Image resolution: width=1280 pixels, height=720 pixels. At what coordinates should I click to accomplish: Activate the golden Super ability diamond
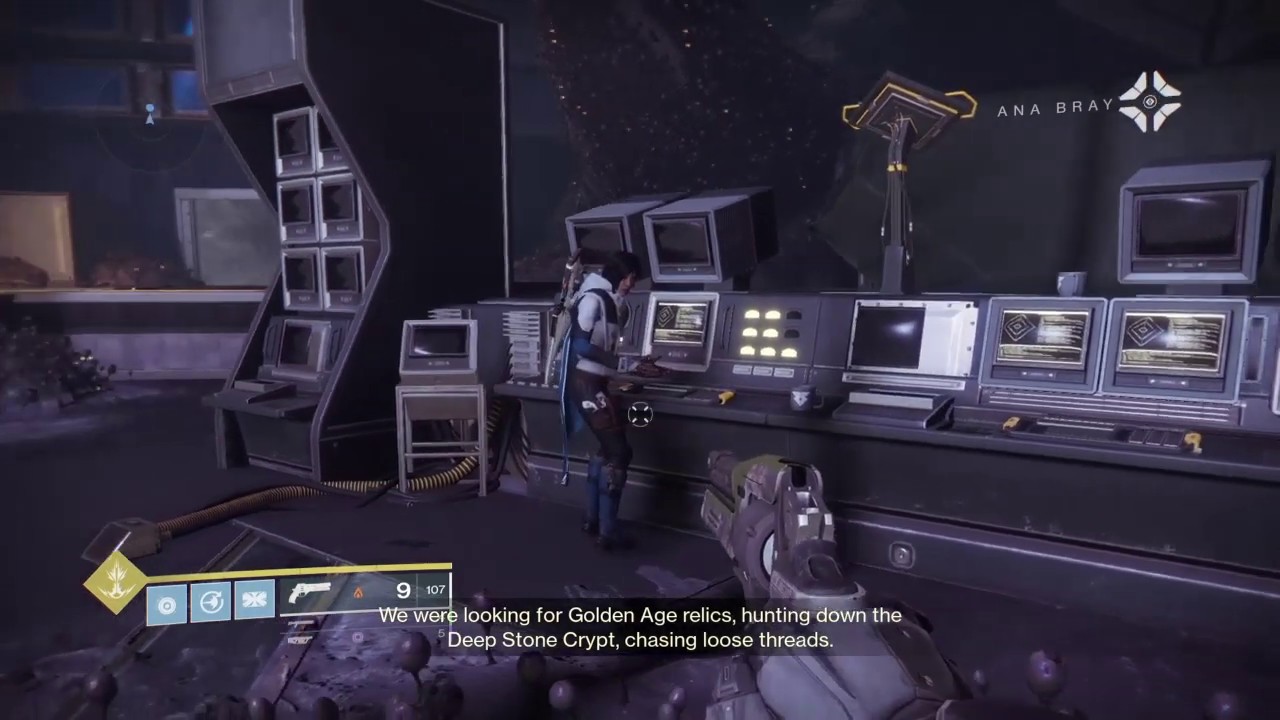pos(114,581)
